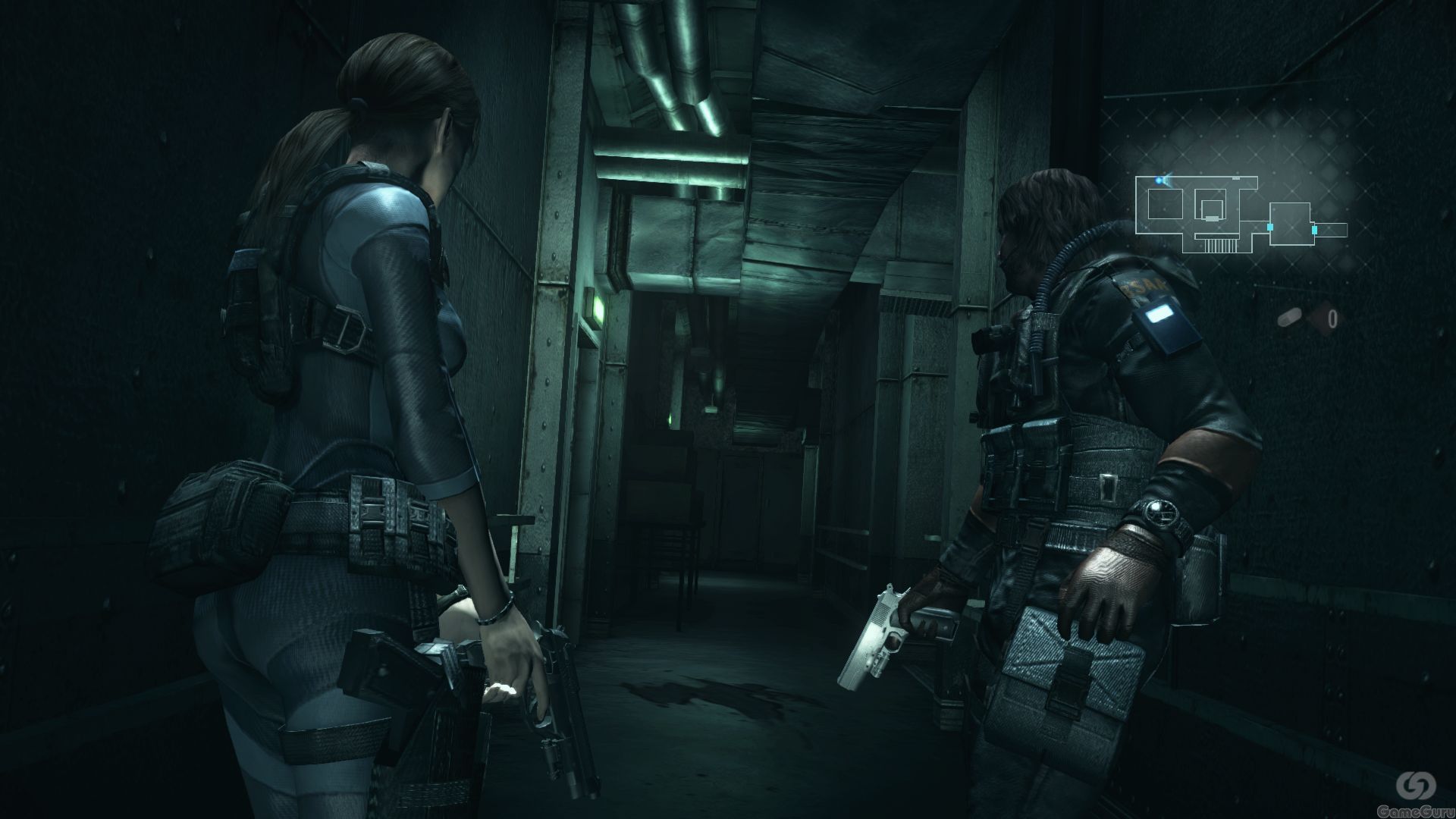Open the wireframe minimap of the ship

pyautogui.click(x=1240, y=214)
